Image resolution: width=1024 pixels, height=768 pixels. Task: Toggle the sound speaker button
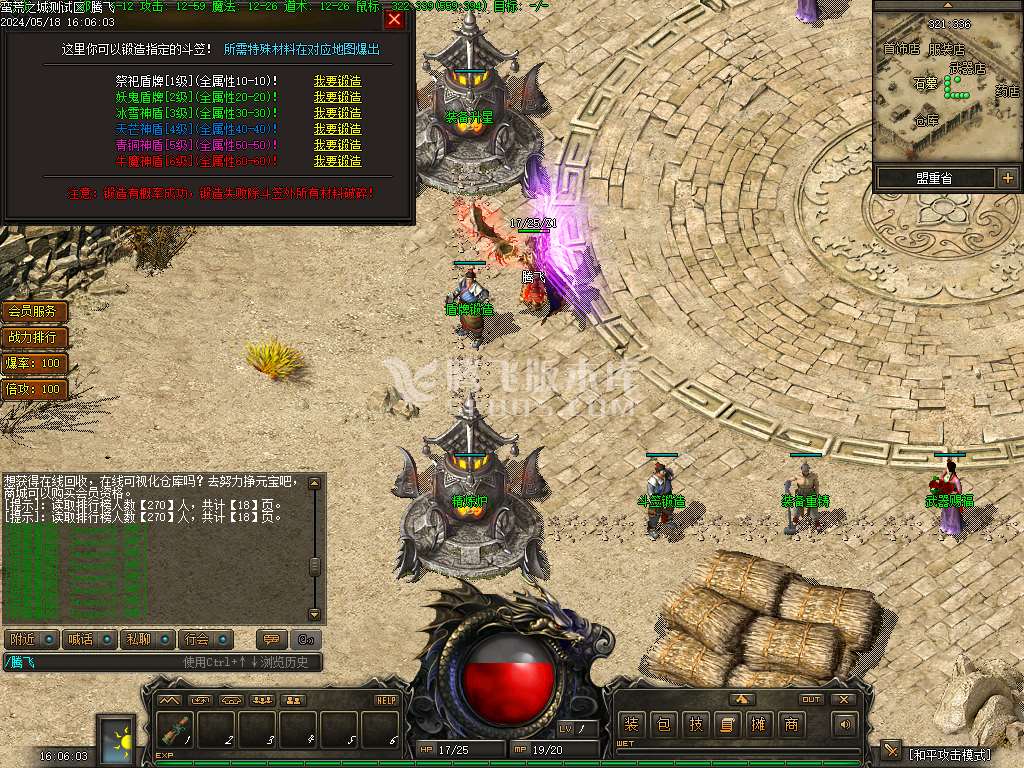click(845, 724)
